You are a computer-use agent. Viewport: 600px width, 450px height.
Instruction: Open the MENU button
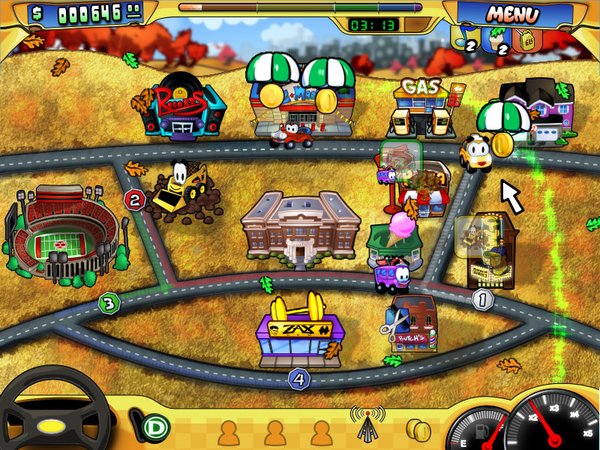coord(513,15)
